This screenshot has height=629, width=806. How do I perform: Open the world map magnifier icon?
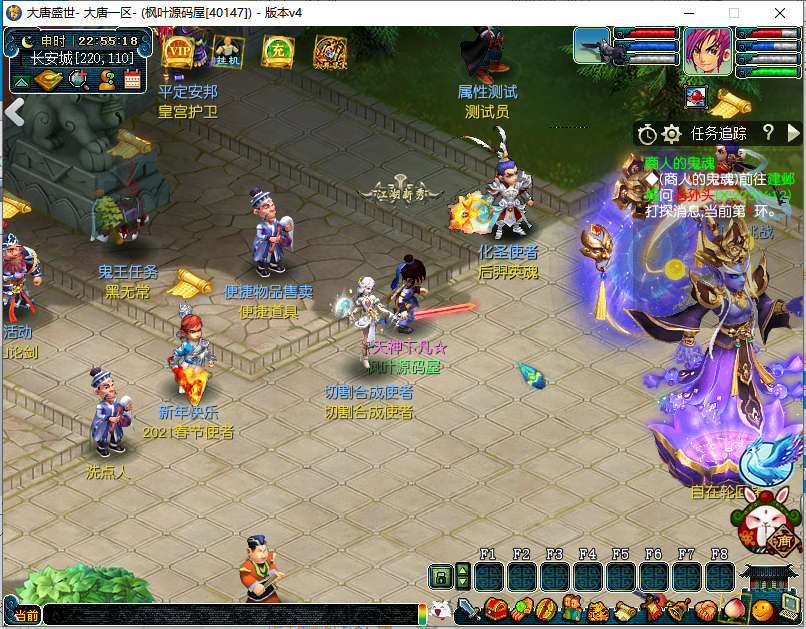[x=77, y=79]
